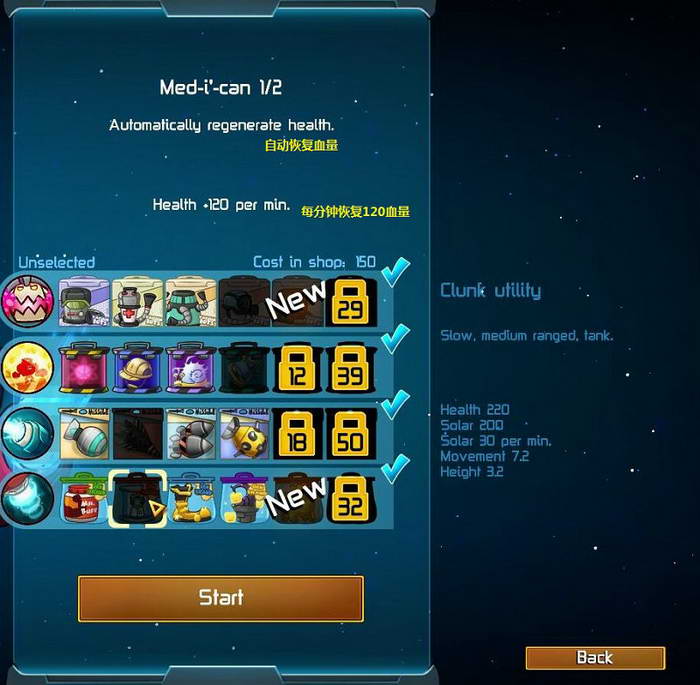Image resolution: width=700 pixels, height=685 pixels.
Task: Select the orange explosion skill row icon
Action: point(28,367)
